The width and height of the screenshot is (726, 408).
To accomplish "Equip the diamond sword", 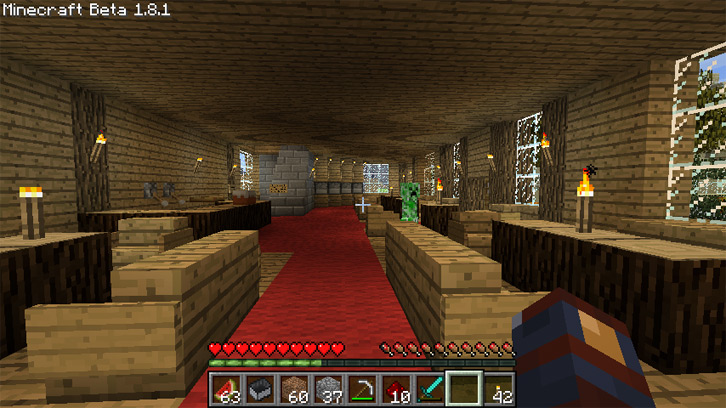I will point(429,389).
